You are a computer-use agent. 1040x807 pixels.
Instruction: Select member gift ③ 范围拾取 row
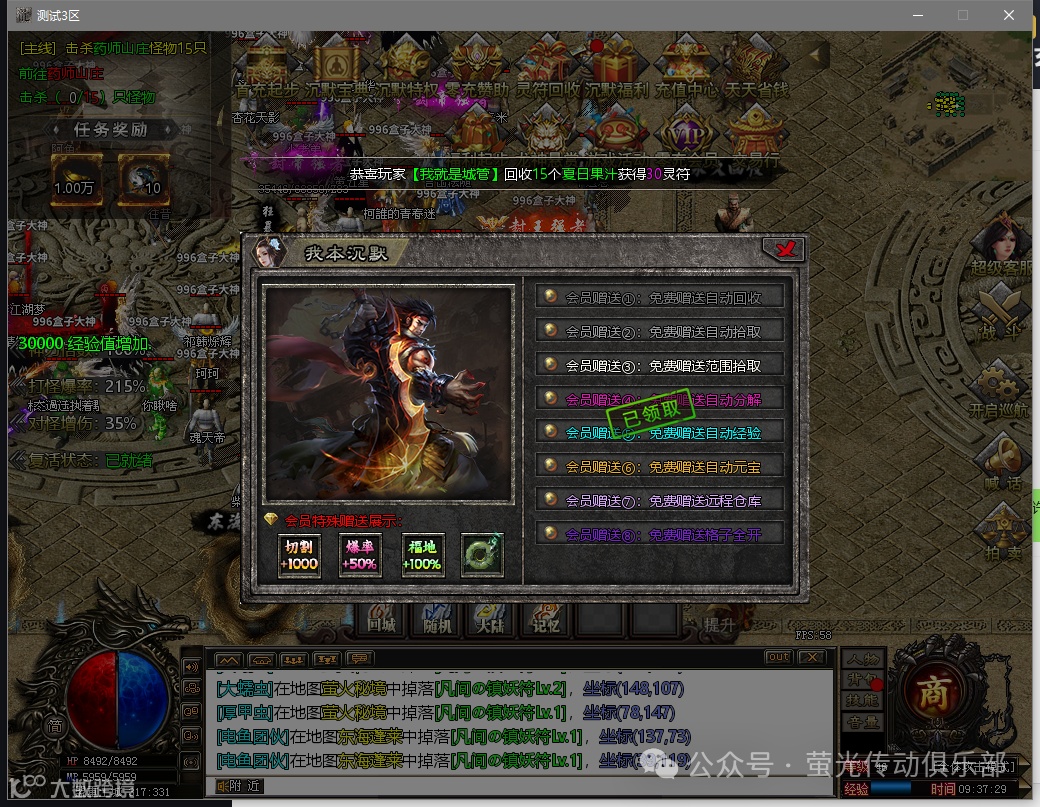[x=659, y=365]
